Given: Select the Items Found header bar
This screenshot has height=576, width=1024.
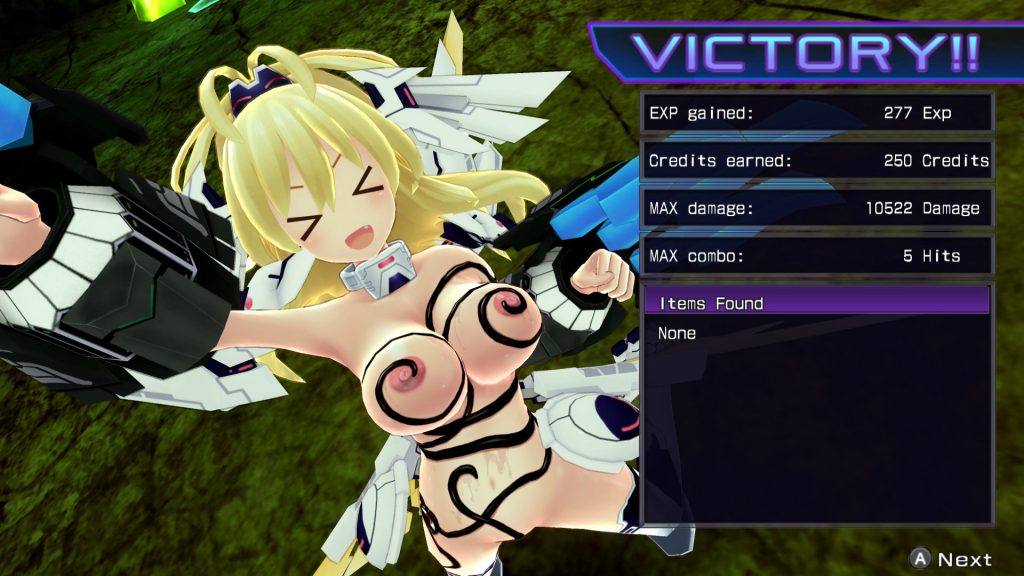Looking at the screenshot, I should (x=816, y=303).
